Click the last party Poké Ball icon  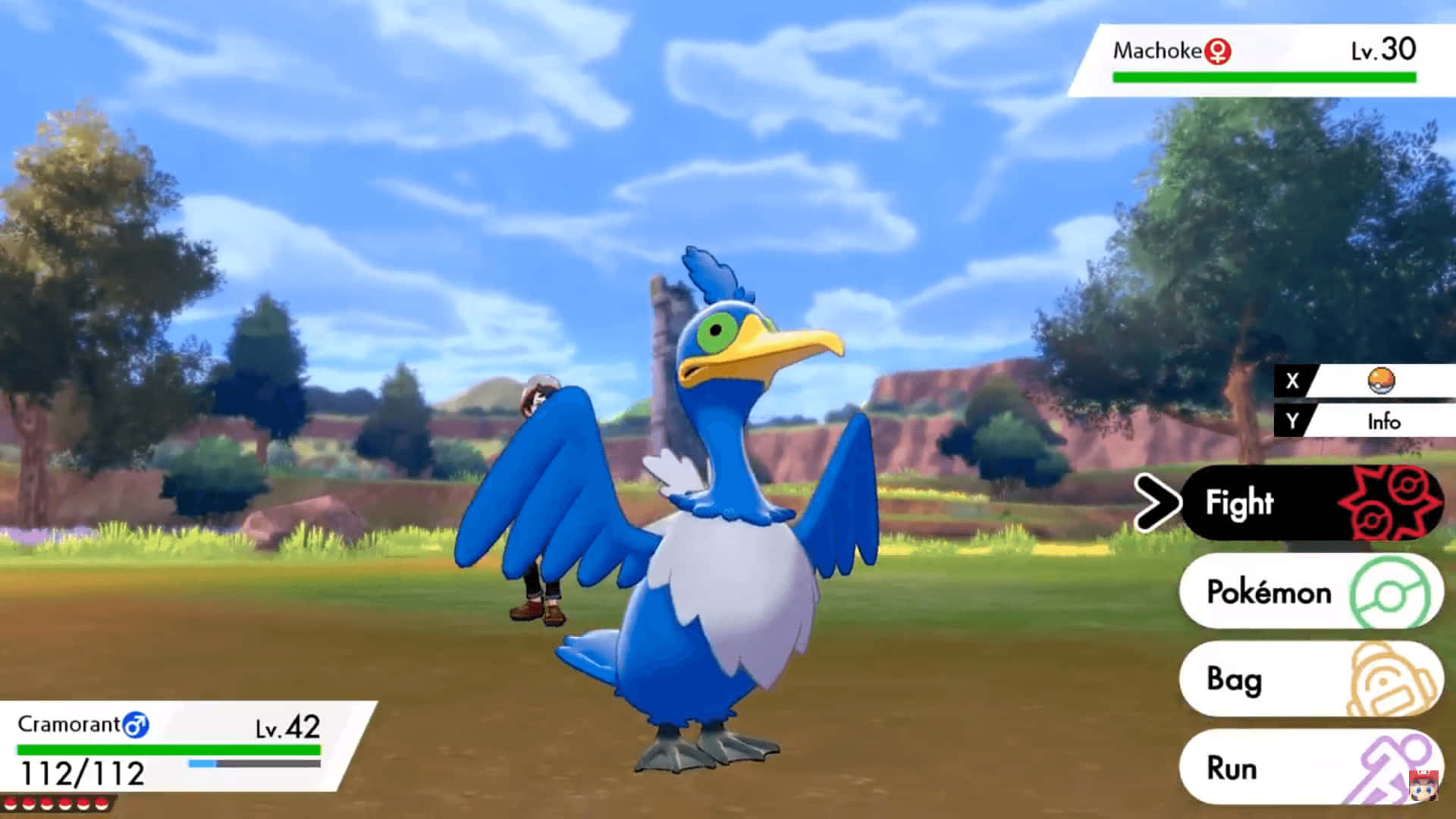point(102,804)
